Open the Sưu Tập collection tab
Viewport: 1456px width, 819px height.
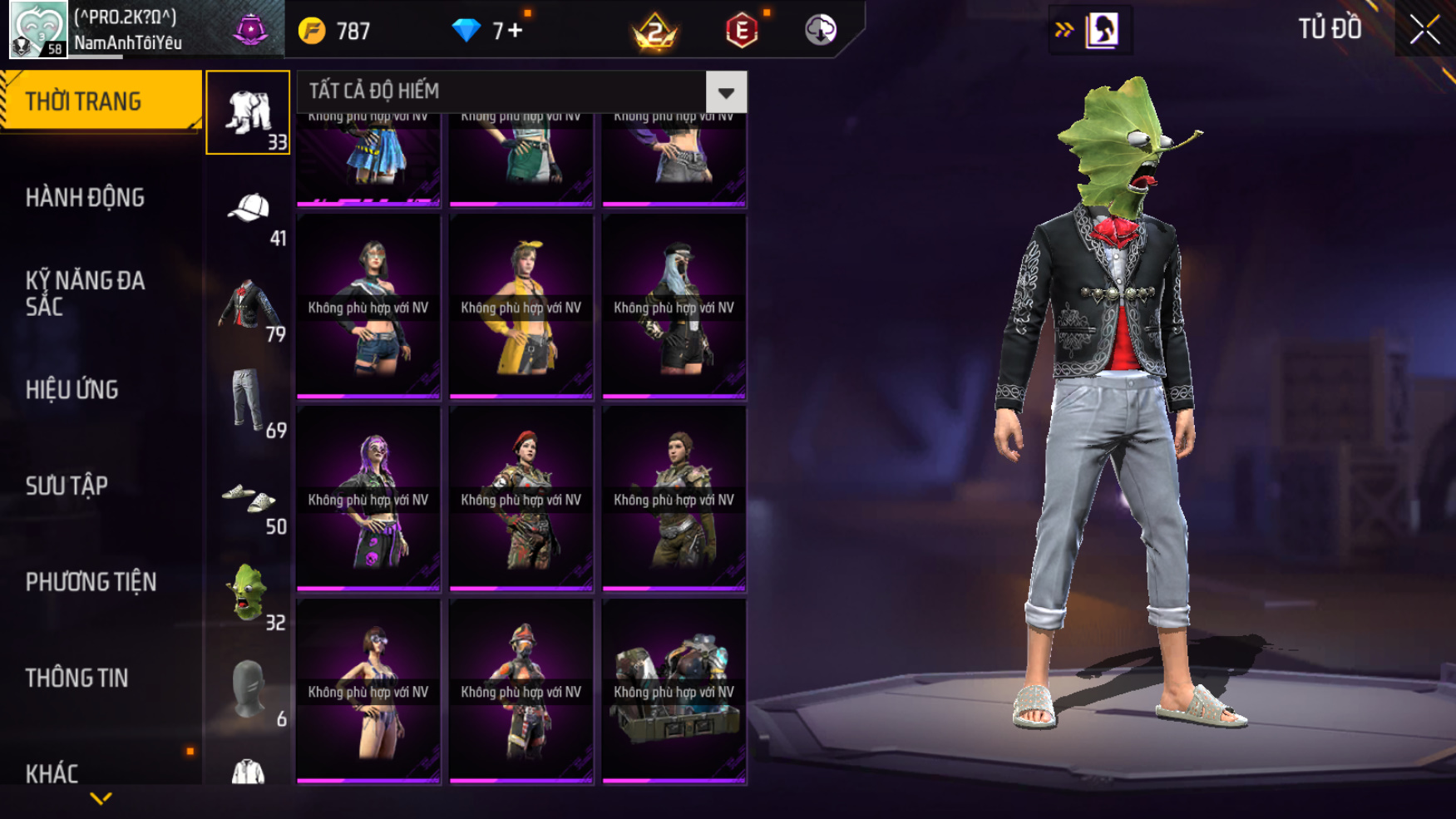click(67, 486)
